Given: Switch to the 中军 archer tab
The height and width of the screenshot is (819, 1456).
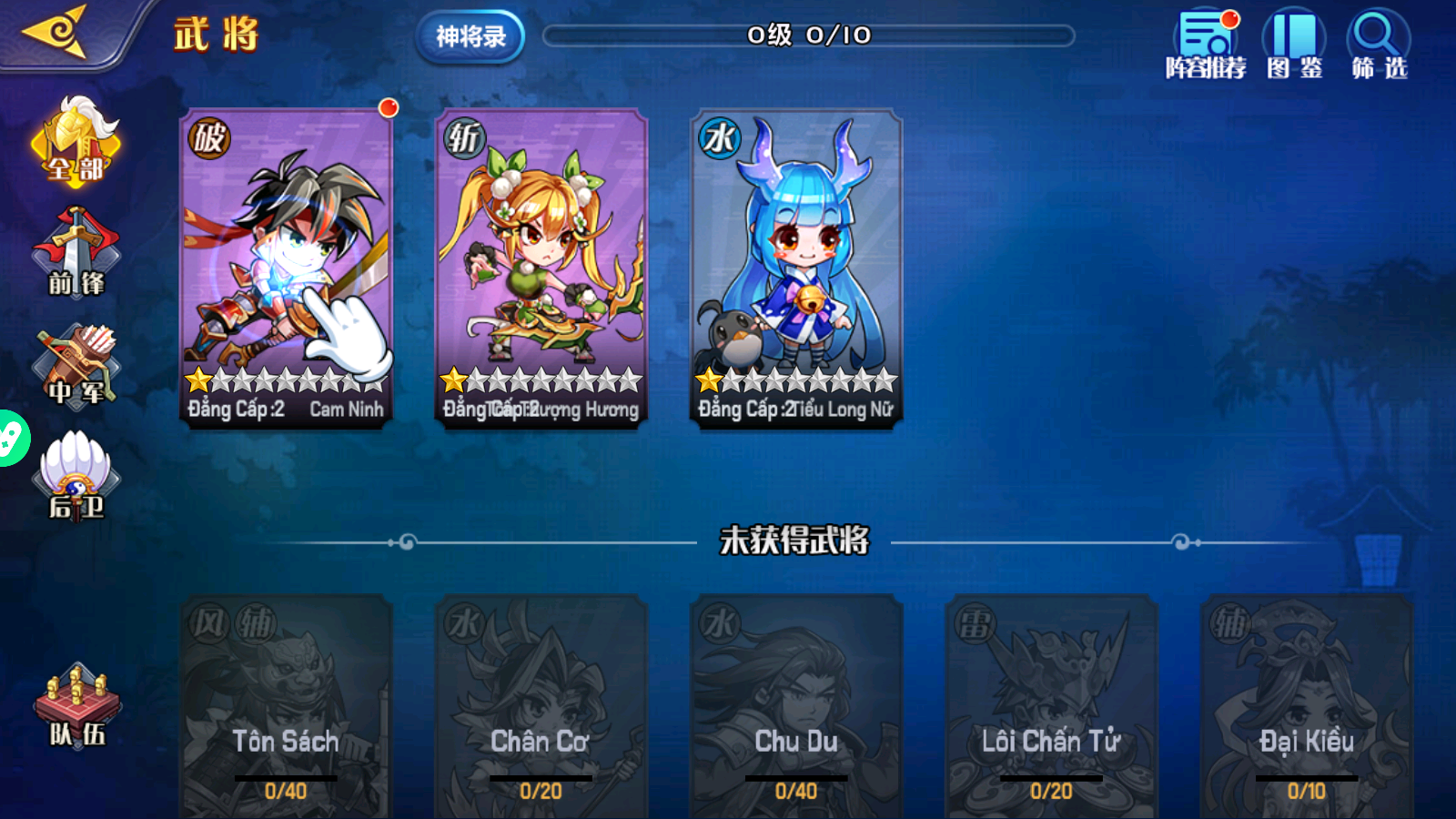Looking at the screenshot, I should coord(76,366).
